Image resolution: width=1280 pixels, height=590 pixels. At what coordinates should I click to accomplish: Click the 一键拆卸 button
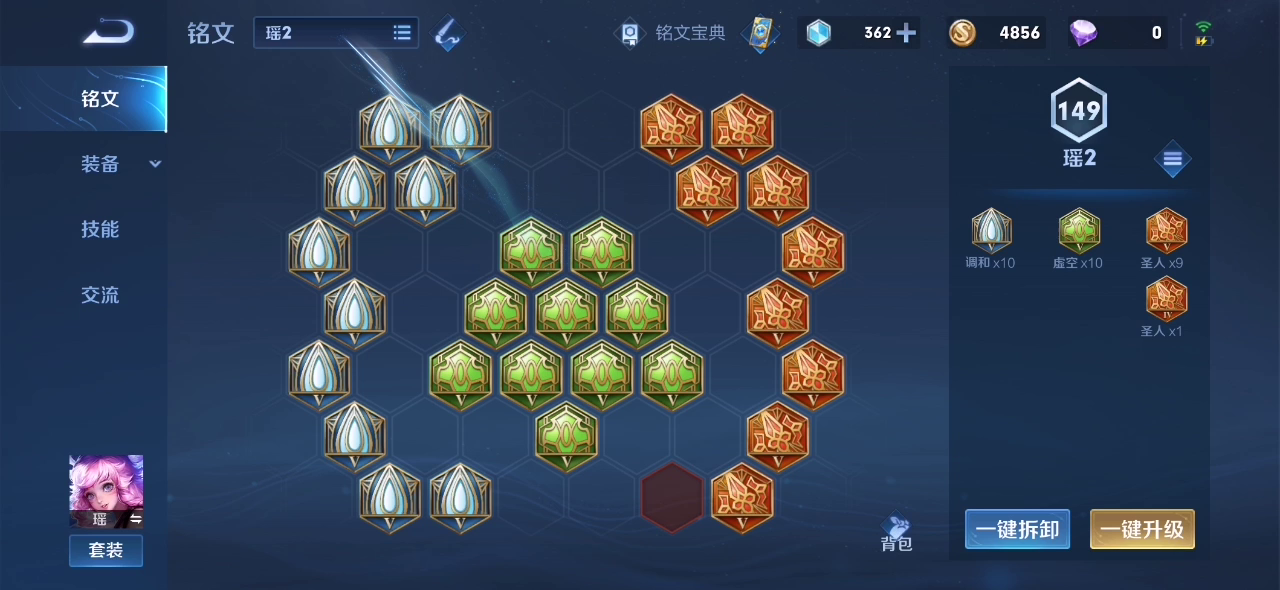1017,529
